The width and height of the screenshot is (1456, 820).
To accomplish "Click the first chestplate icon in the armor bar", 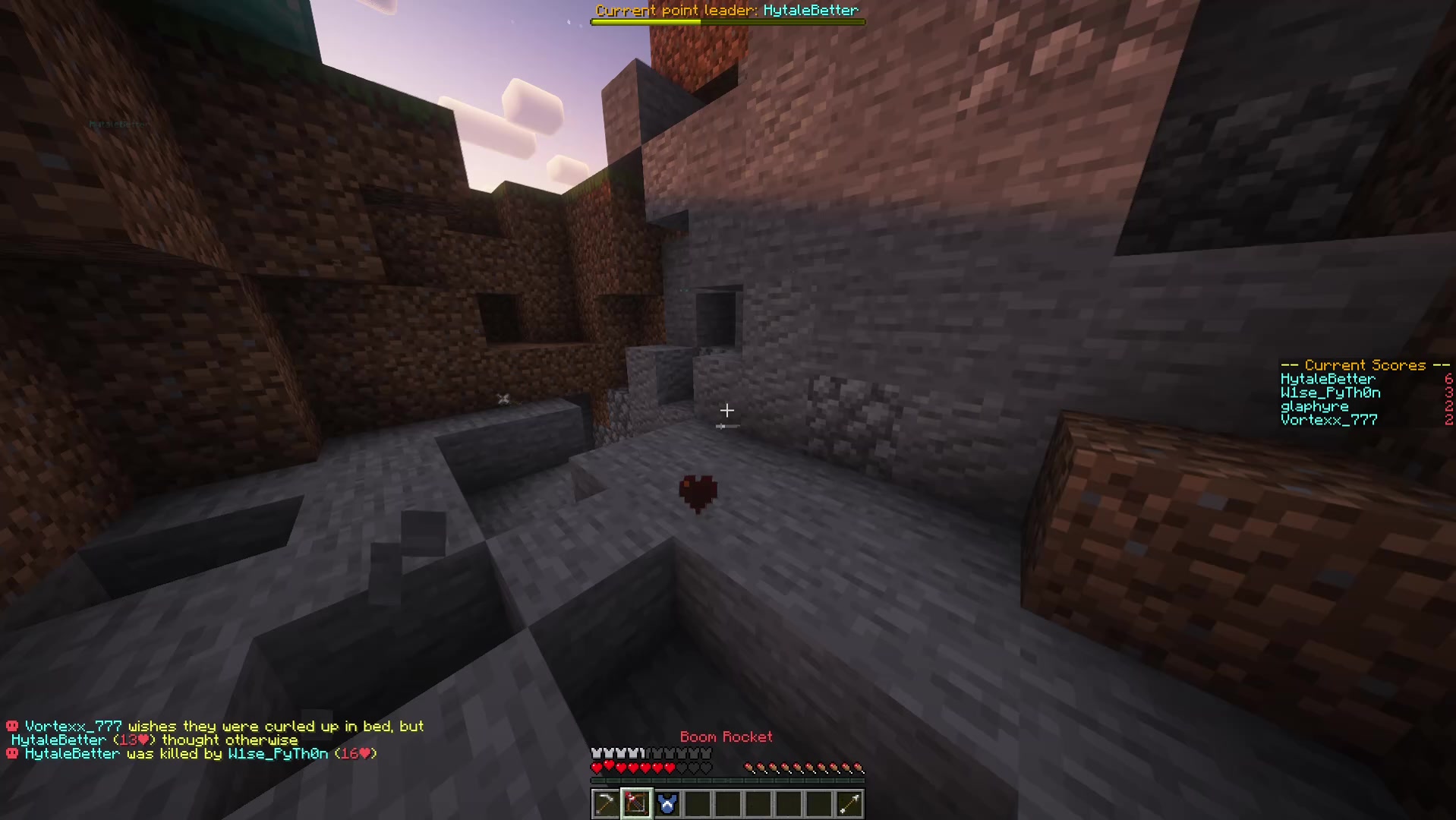I will (x=597, y=752).
